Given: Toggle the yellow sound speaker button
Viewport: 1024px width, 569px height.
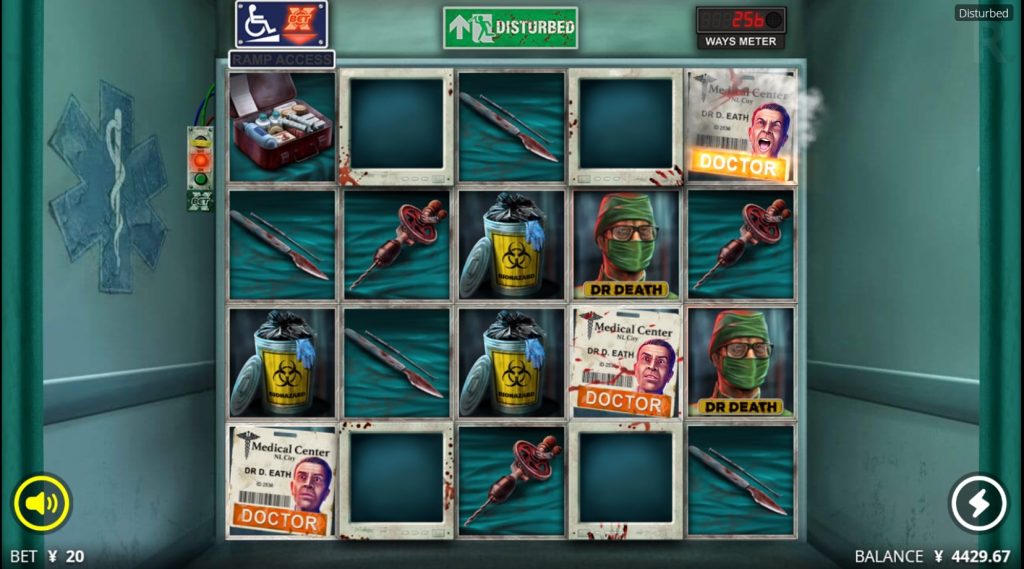Looking at the screenshot, I should (42, 503).
